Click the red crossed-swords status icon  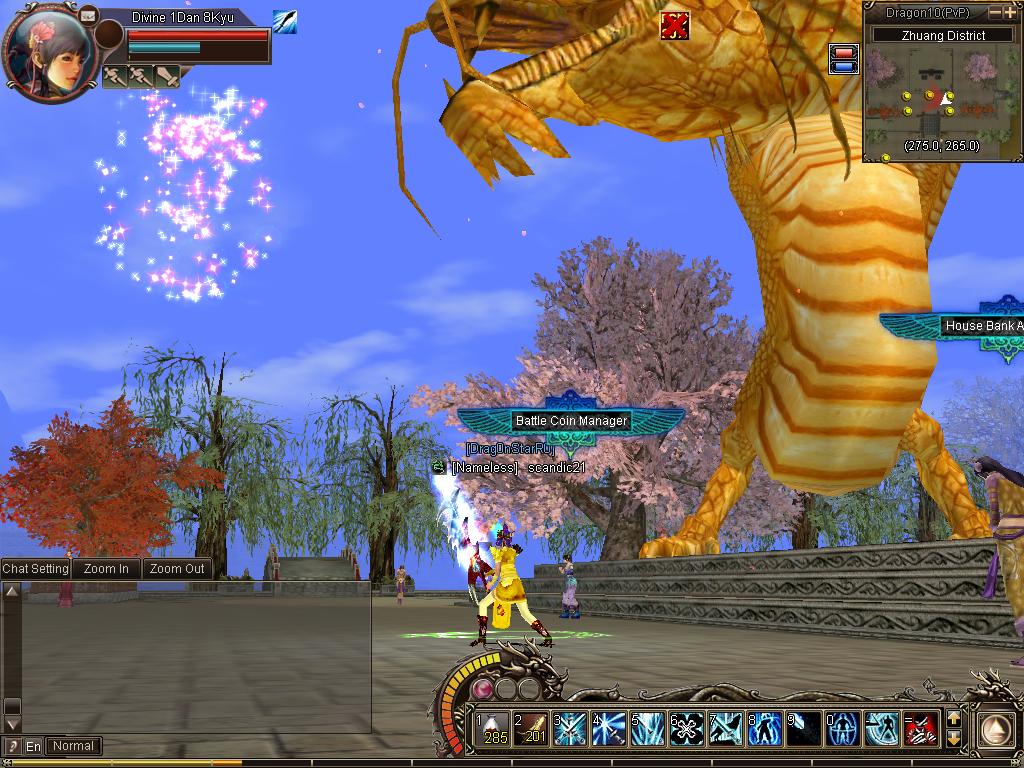tap(675, 26)
